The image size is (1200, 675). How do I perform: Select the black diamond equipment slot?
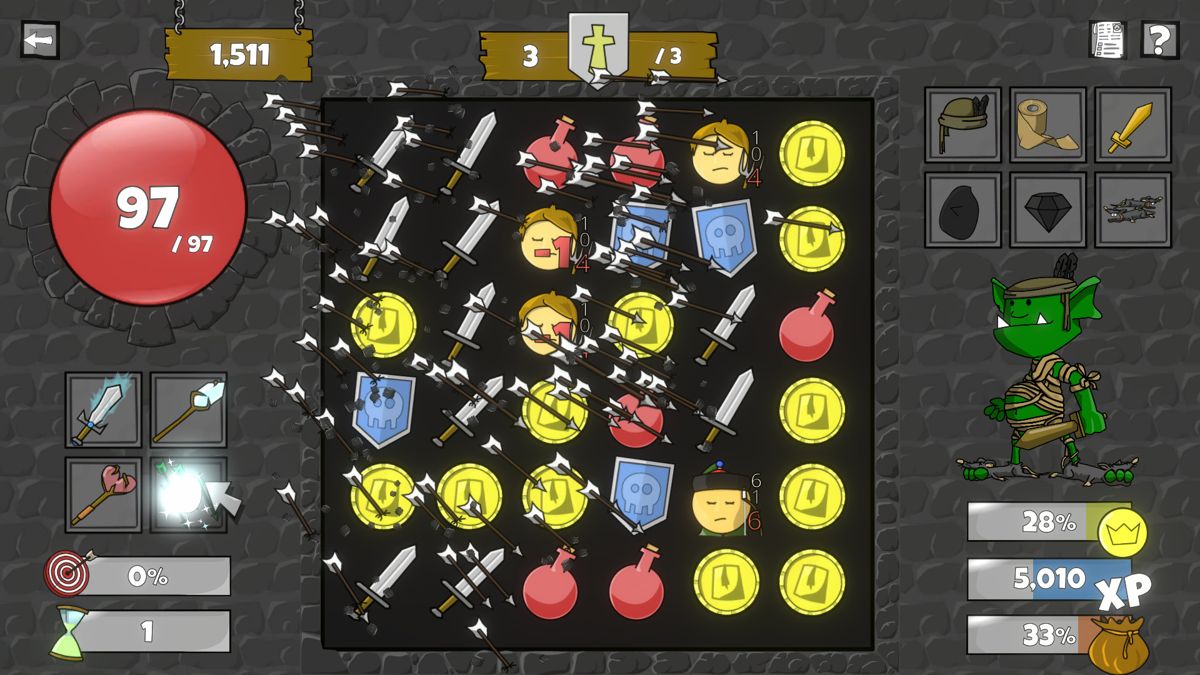click(1047, 210)
